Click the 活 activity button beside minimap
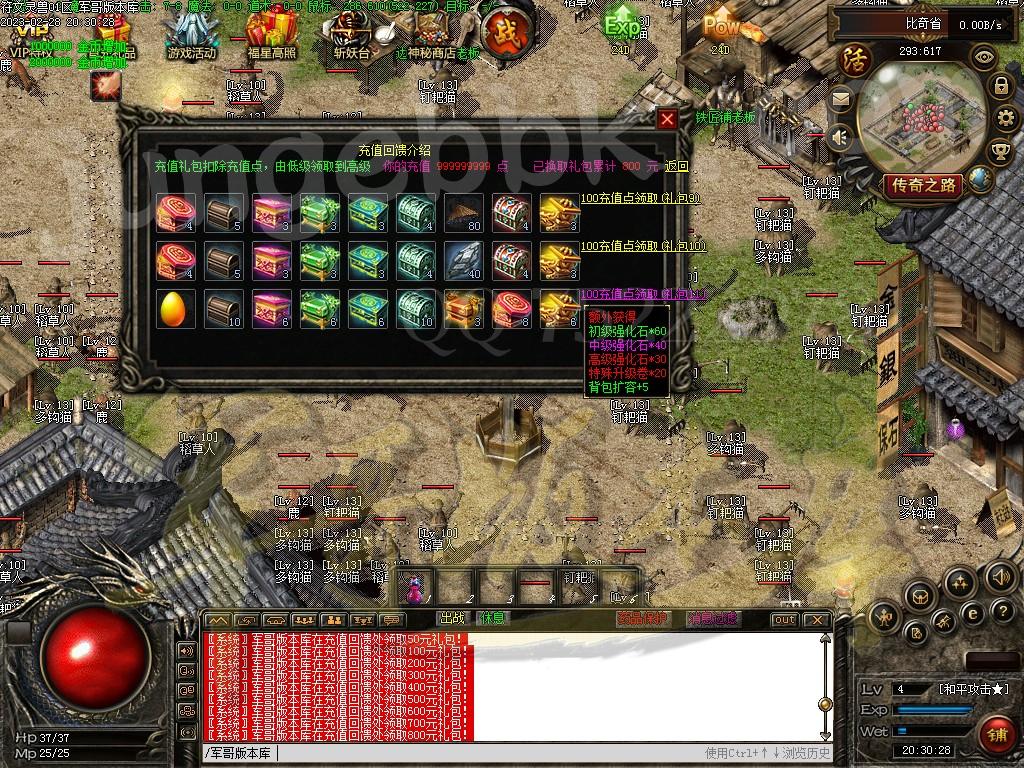 coord(856,59)
